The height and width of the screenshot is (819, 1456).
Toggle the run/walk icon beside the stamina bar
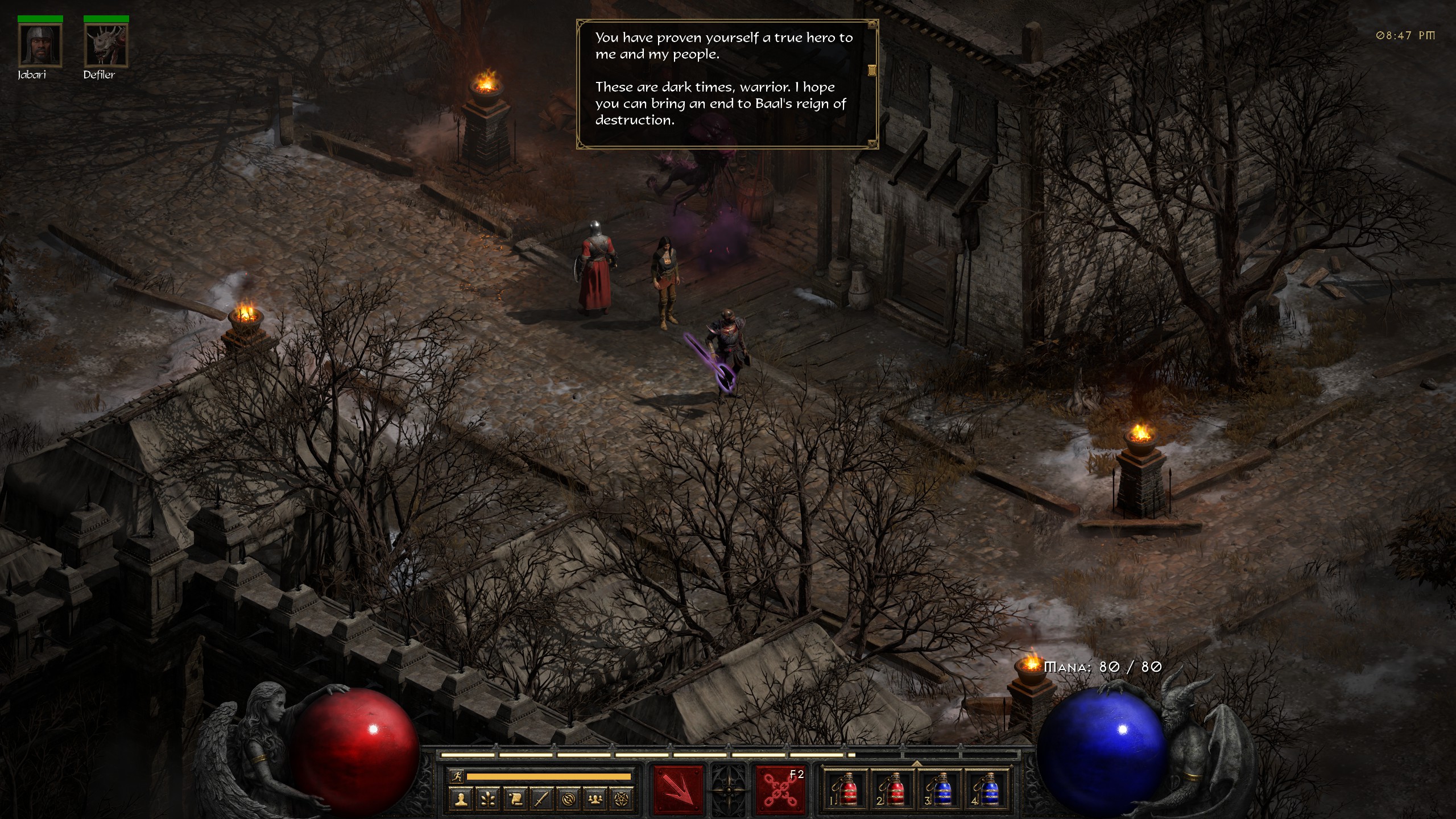pyautogui.click(x=456, y=776)
